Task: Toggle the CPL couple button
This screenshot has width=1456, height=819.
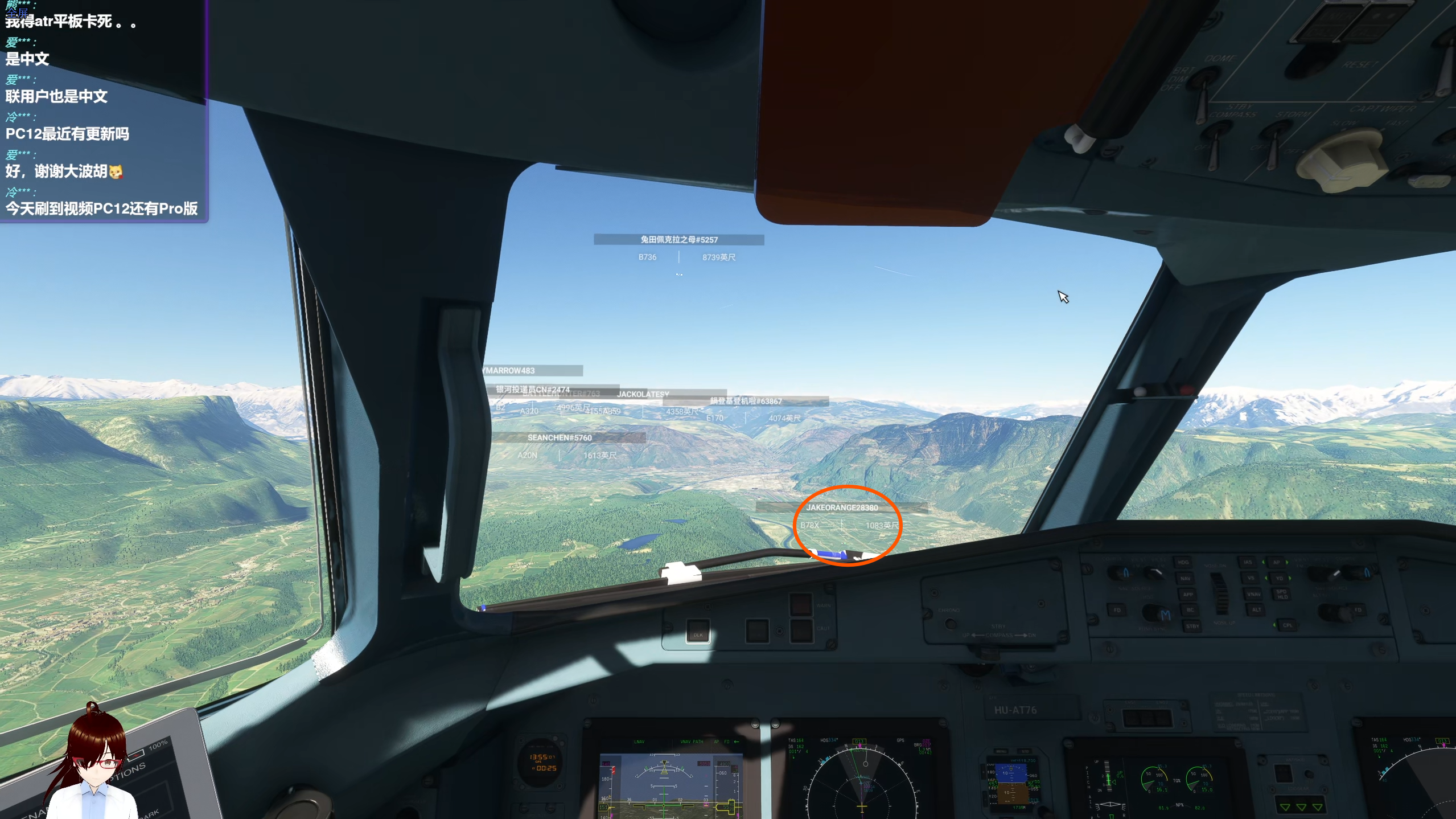Action: (1287, 625)
